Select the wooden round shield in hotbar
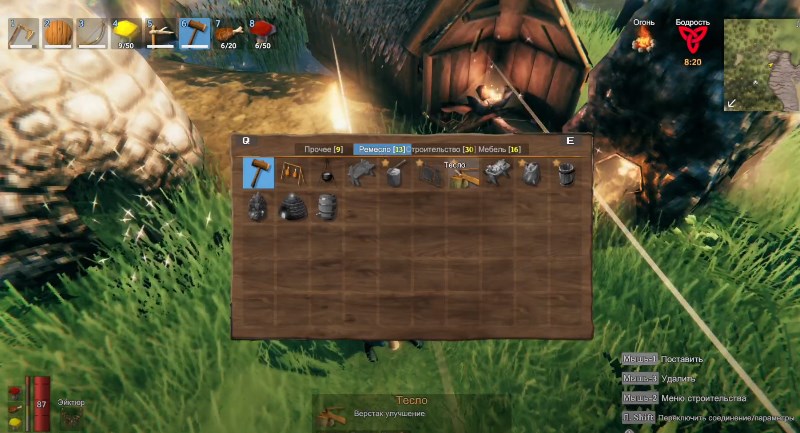The image size is (800, 433). [57, 34]
